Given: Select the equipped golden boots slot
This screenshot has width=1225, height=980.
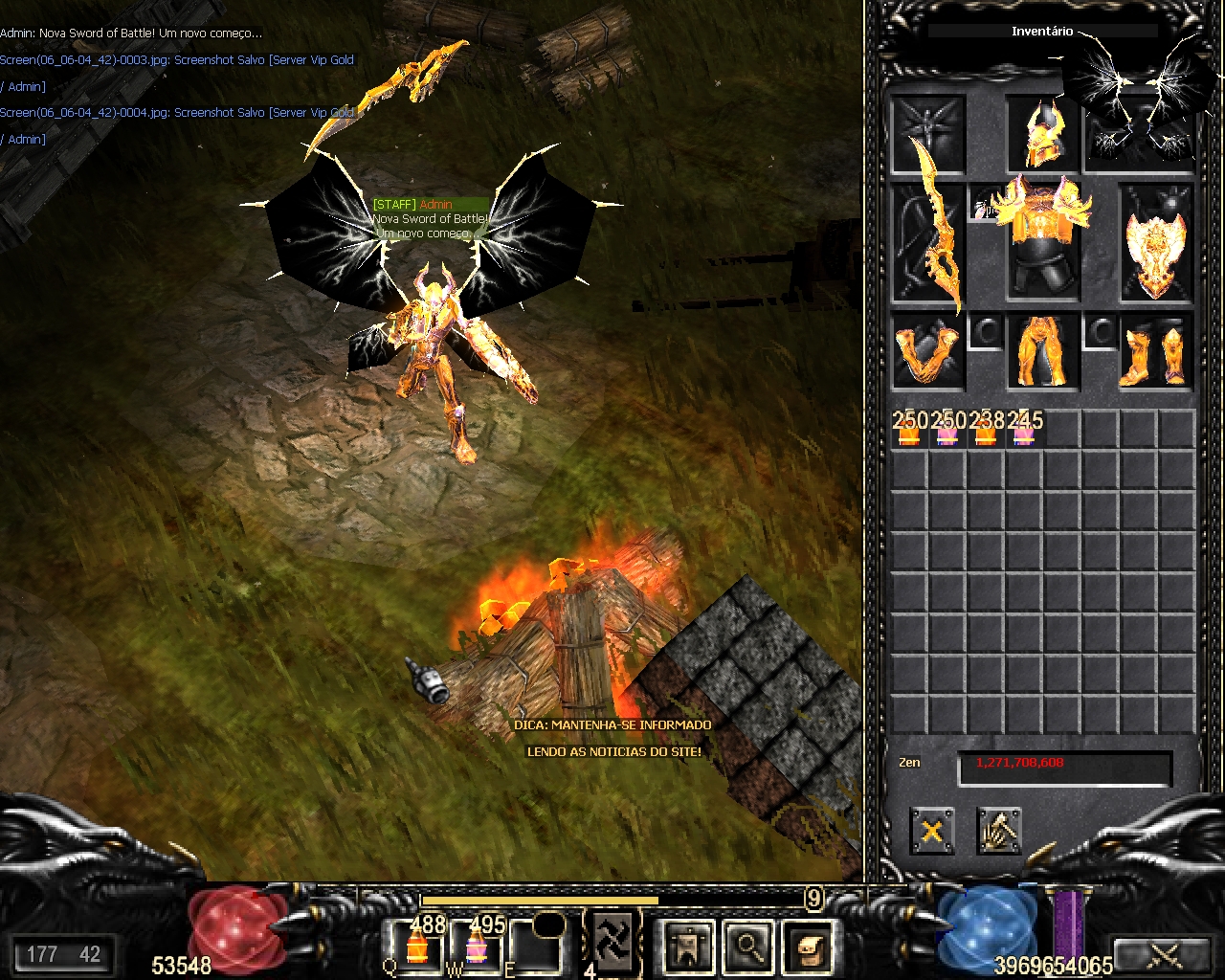Looking at the screenshot, I should (x=1155, y=352).
